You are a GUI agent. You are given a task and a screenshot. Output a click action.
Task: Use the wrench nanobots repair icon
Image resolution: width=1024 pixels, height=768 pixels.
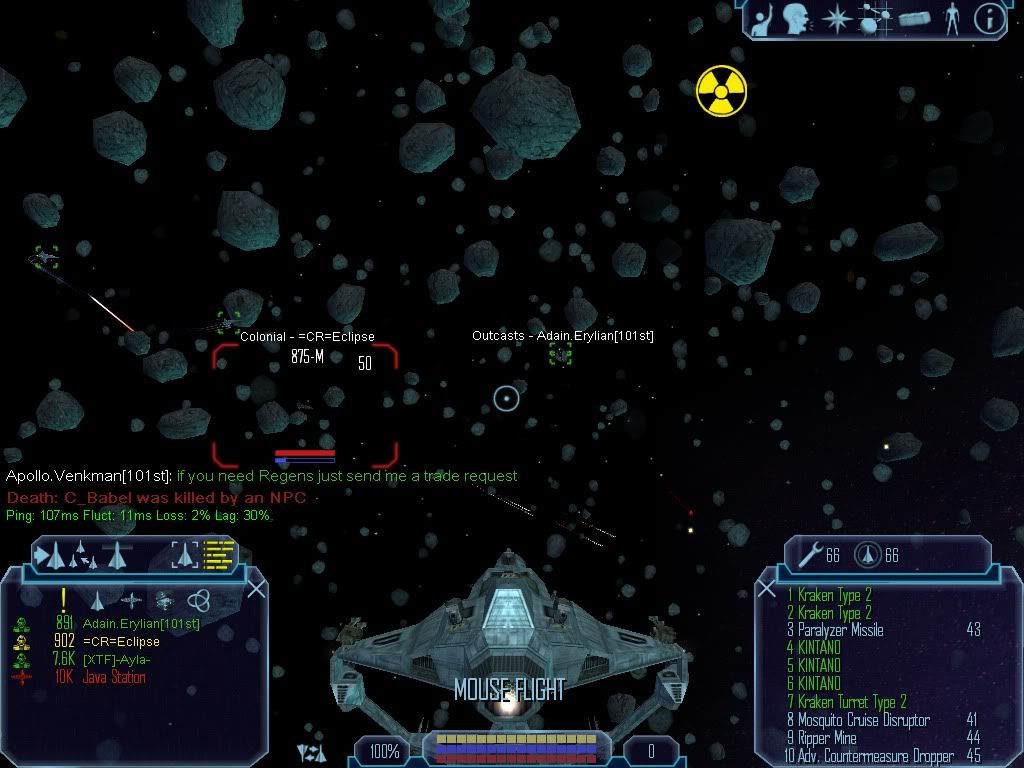pos(806,555)
